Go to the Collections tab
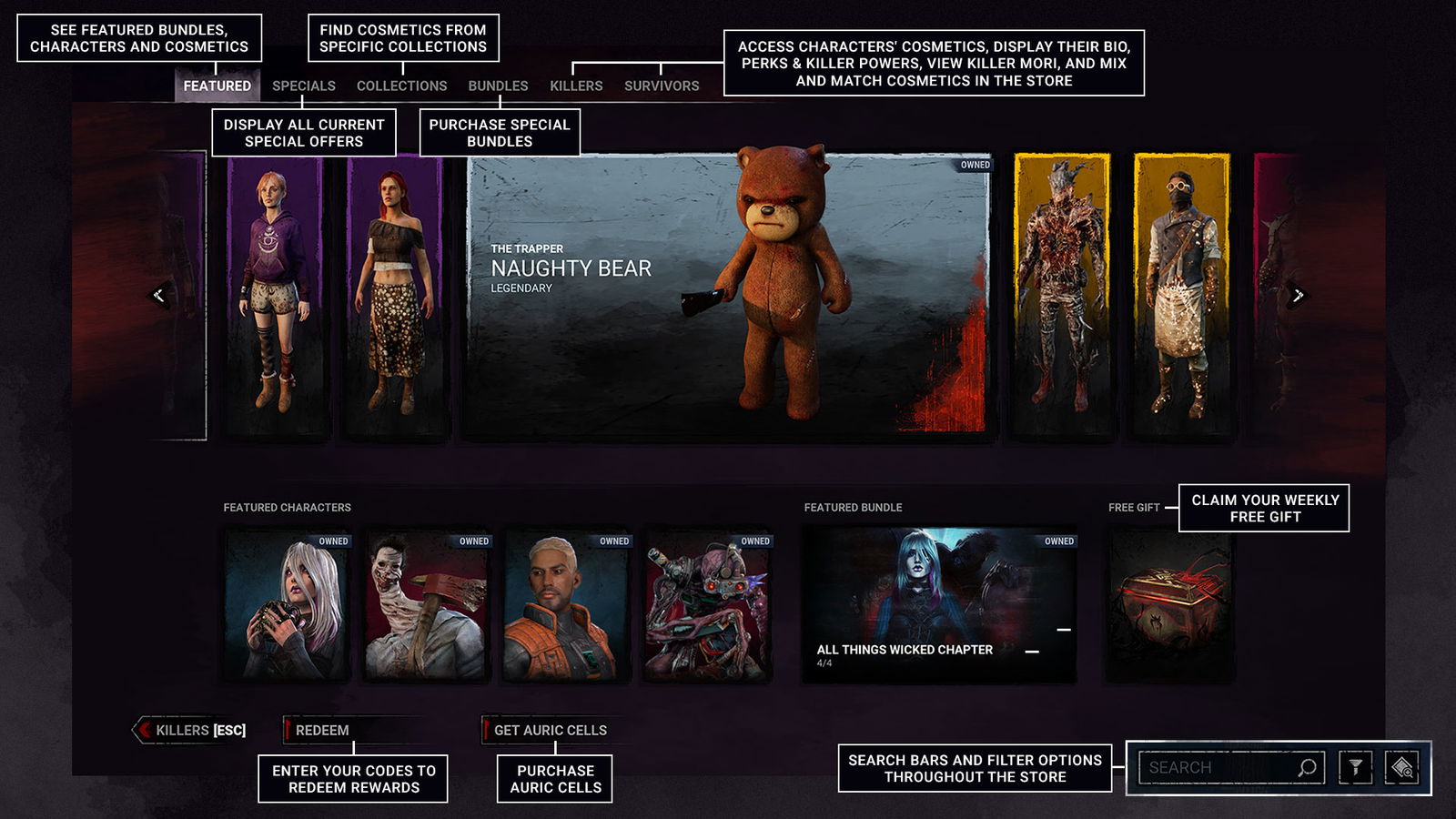Screen dimensions: 1456x819 tap(401, 86)
